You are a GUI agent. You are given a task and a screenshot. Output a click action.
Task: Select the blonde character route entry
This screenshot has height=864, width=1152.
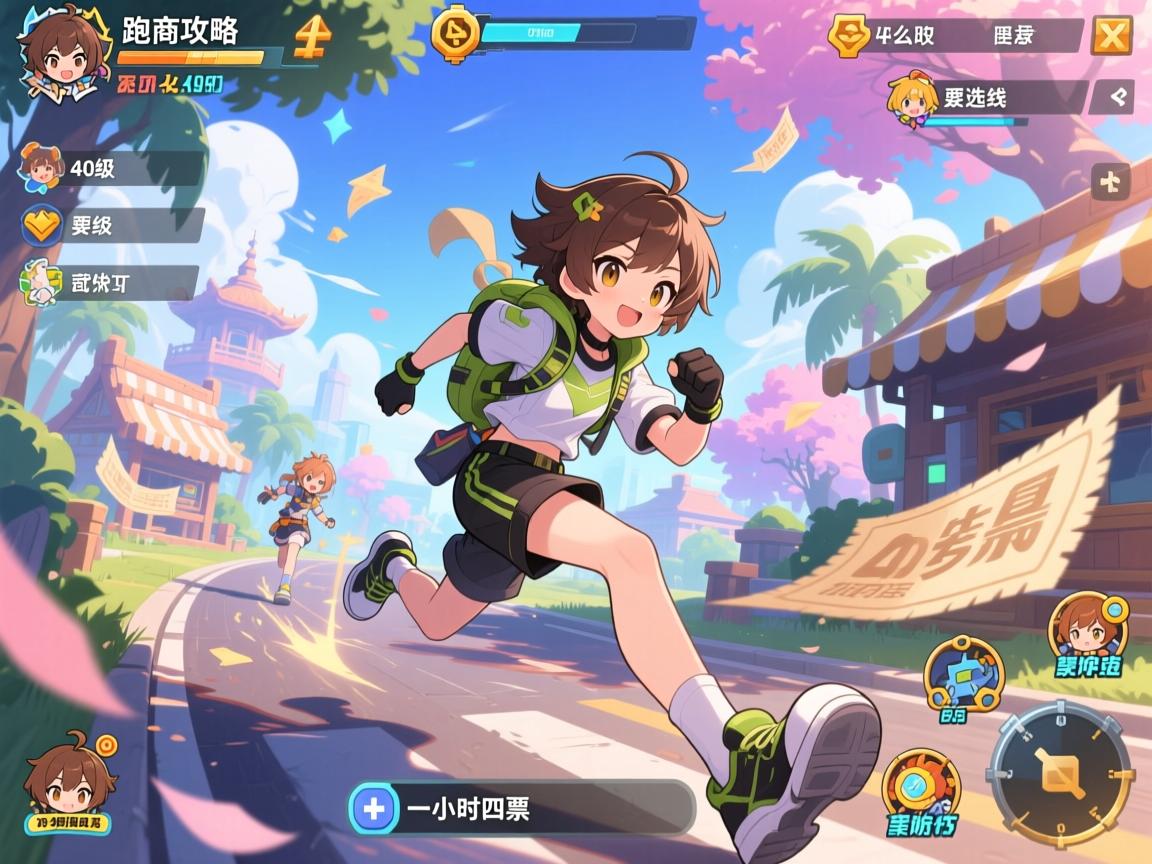[x=986, y=98]
